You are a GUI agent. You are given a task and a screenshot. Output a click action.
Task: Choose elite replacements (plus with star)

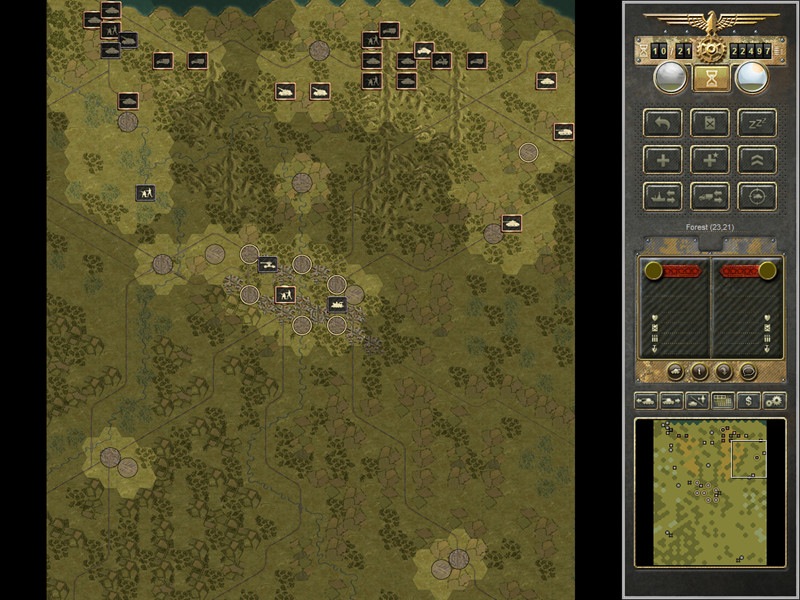[710, 160]
